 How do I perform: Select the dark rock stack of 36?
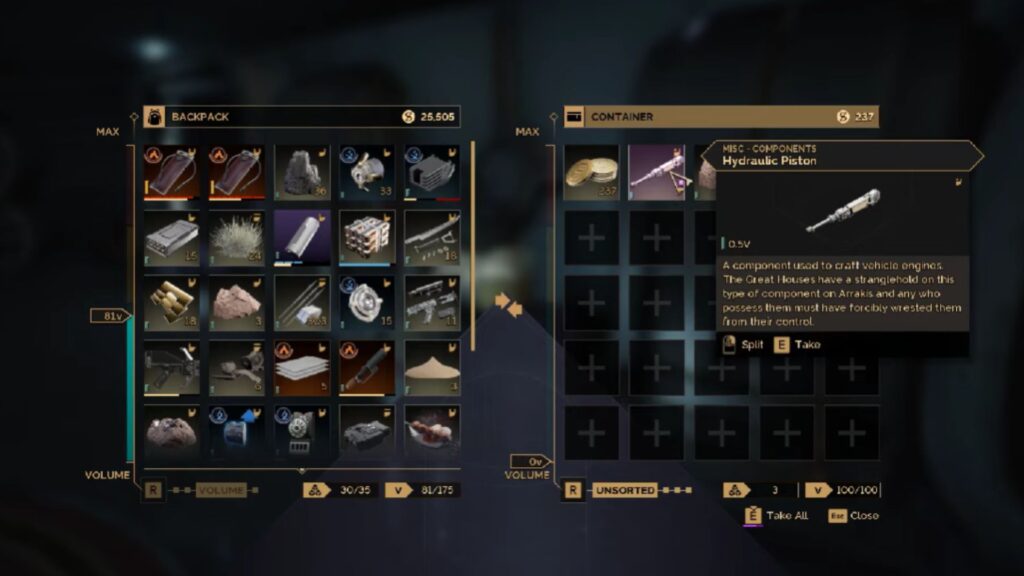[x=302, y=171]
